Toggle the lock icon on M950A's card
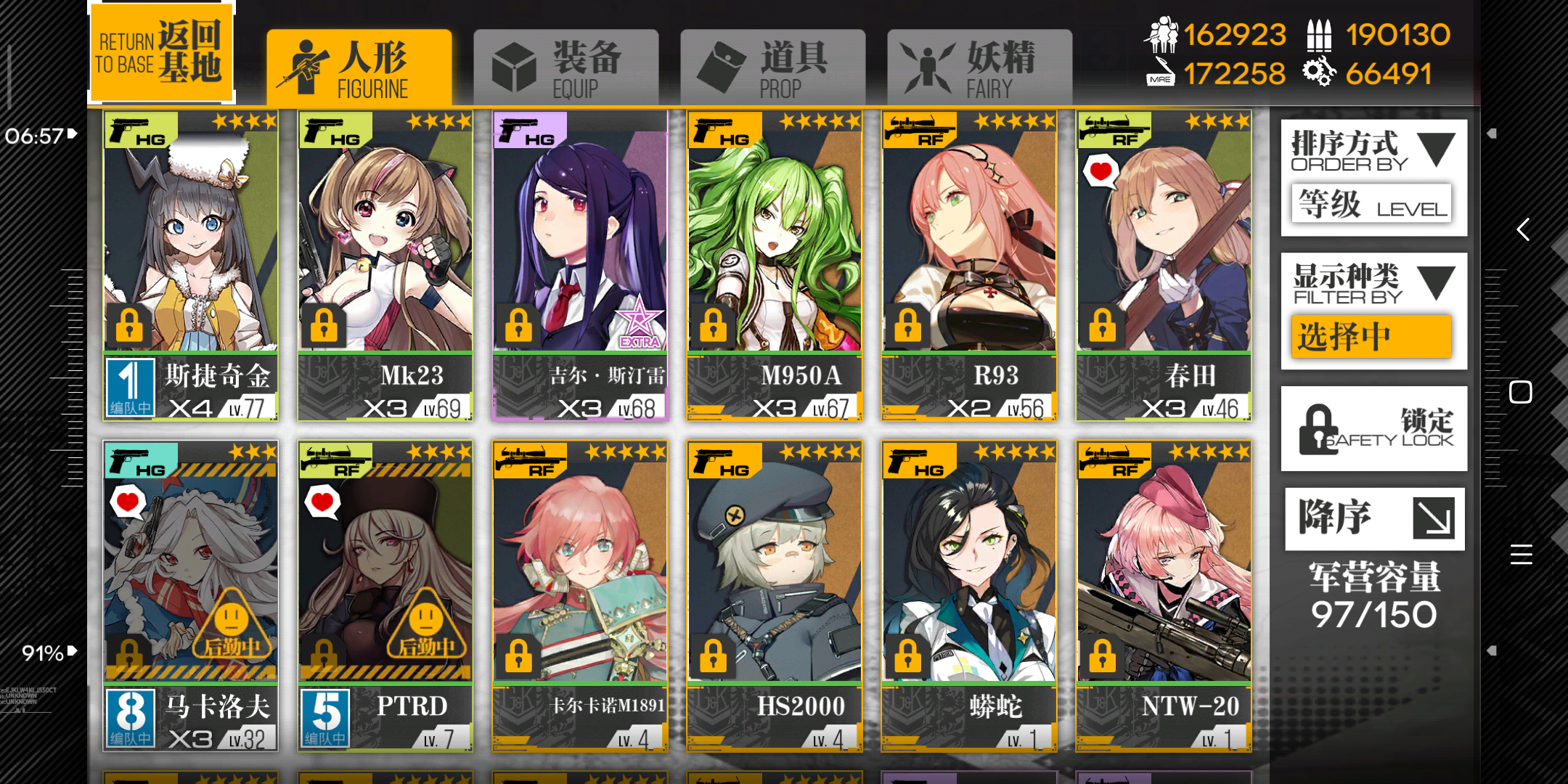This screenshot has height=784, width=1568. click(712, 326)
